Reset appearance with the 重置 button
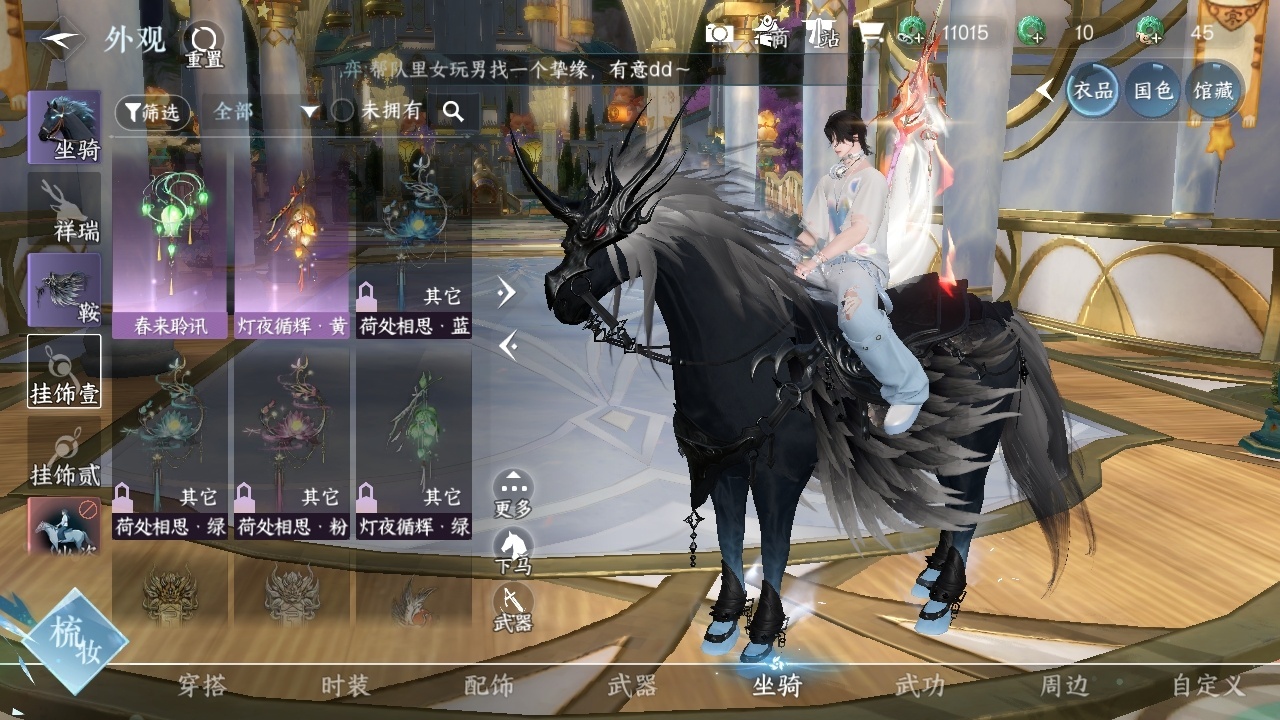This screenshot has width=1280, height=720. click(x=203, y=44)
